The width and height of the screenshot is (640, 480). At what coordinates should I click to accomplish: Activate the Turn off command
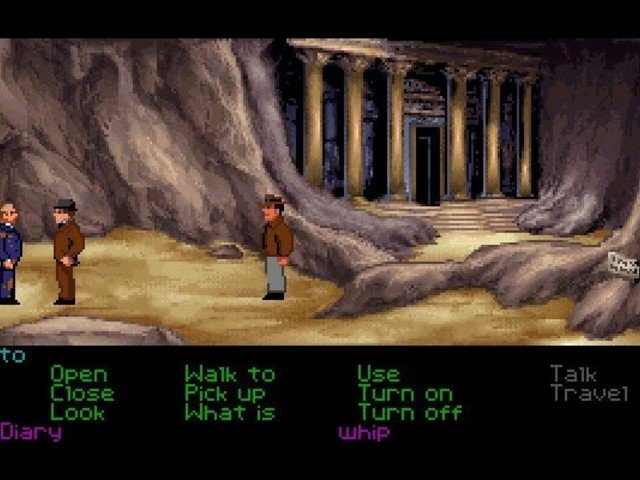[410, 412]
